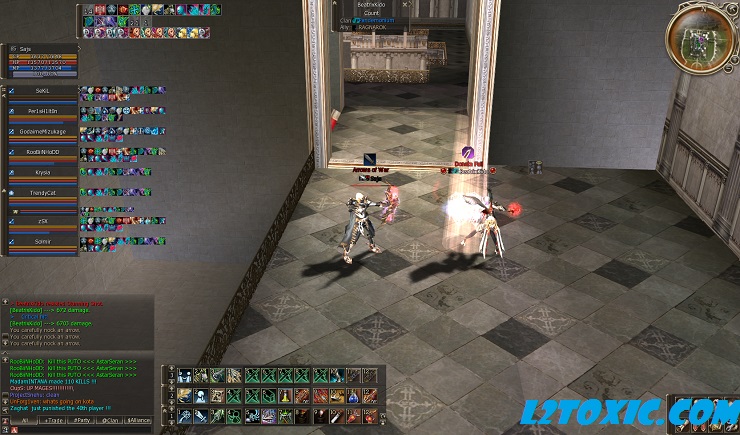Open the circular minimap

(x=701, y=37)
